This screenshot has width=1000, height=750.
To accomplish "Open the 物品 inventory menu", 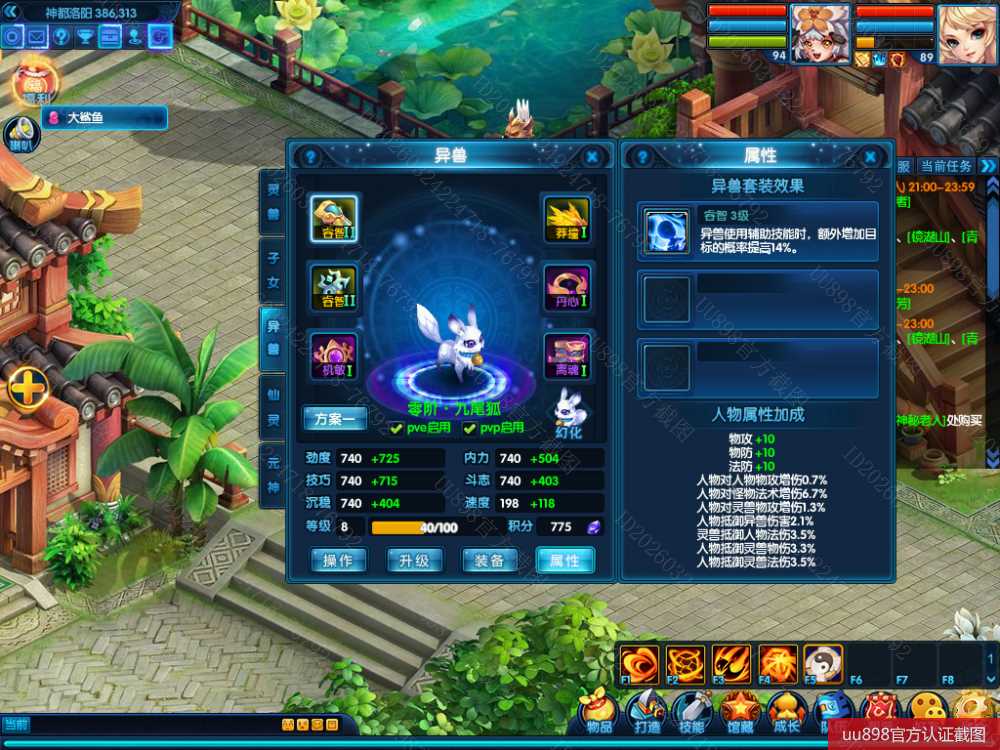I will pos(599,712).
